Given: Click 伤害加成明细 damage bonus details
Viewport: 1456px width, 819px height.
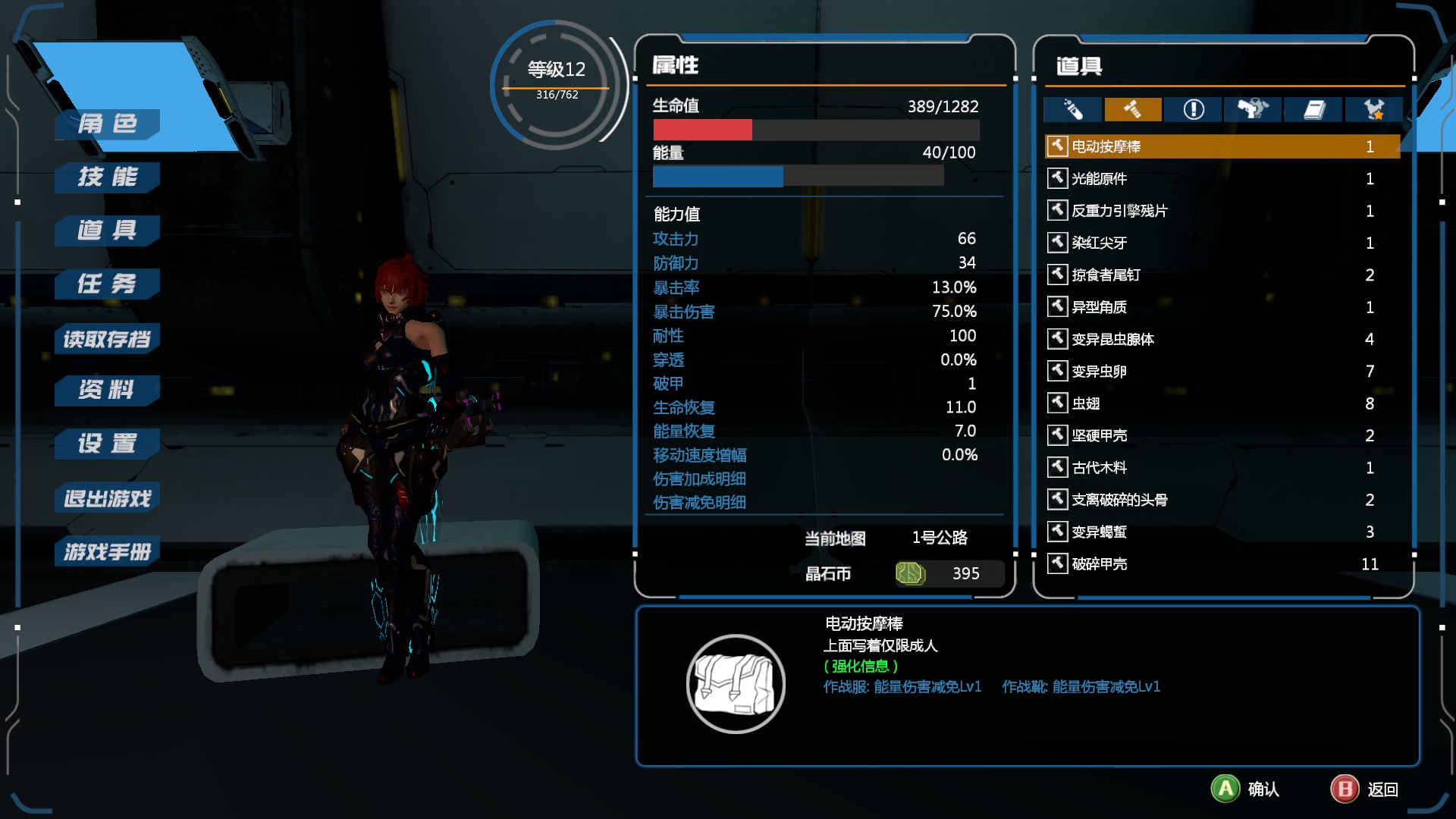Looking at the screenshot, I should (x=699, y=479).
